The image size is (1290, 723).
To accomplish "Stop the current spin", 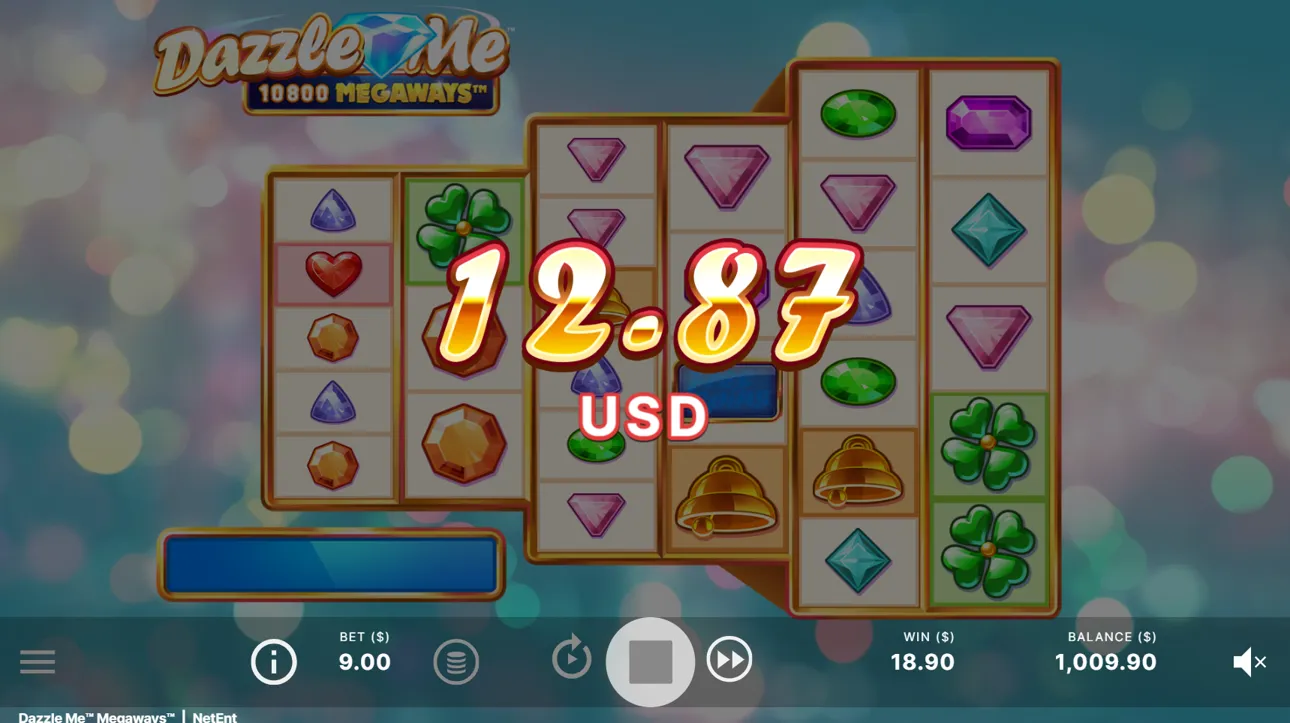I will point(650,659).
